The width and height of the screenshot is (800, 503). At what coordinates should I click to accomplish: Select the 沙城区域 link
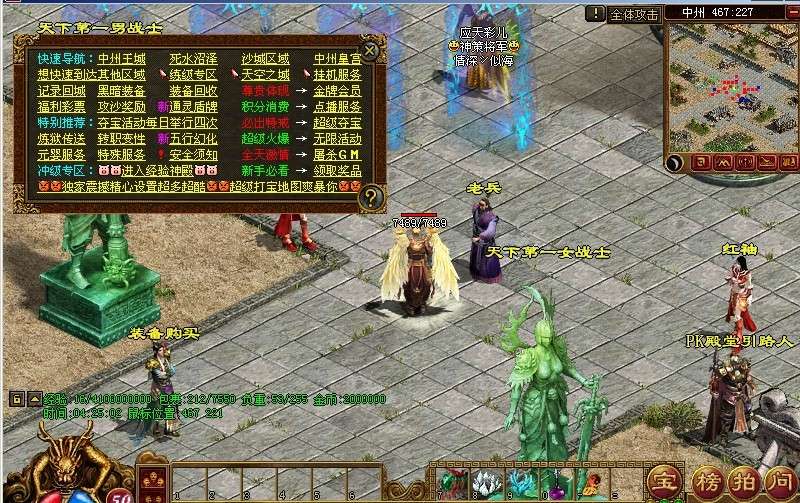[266, 59]
